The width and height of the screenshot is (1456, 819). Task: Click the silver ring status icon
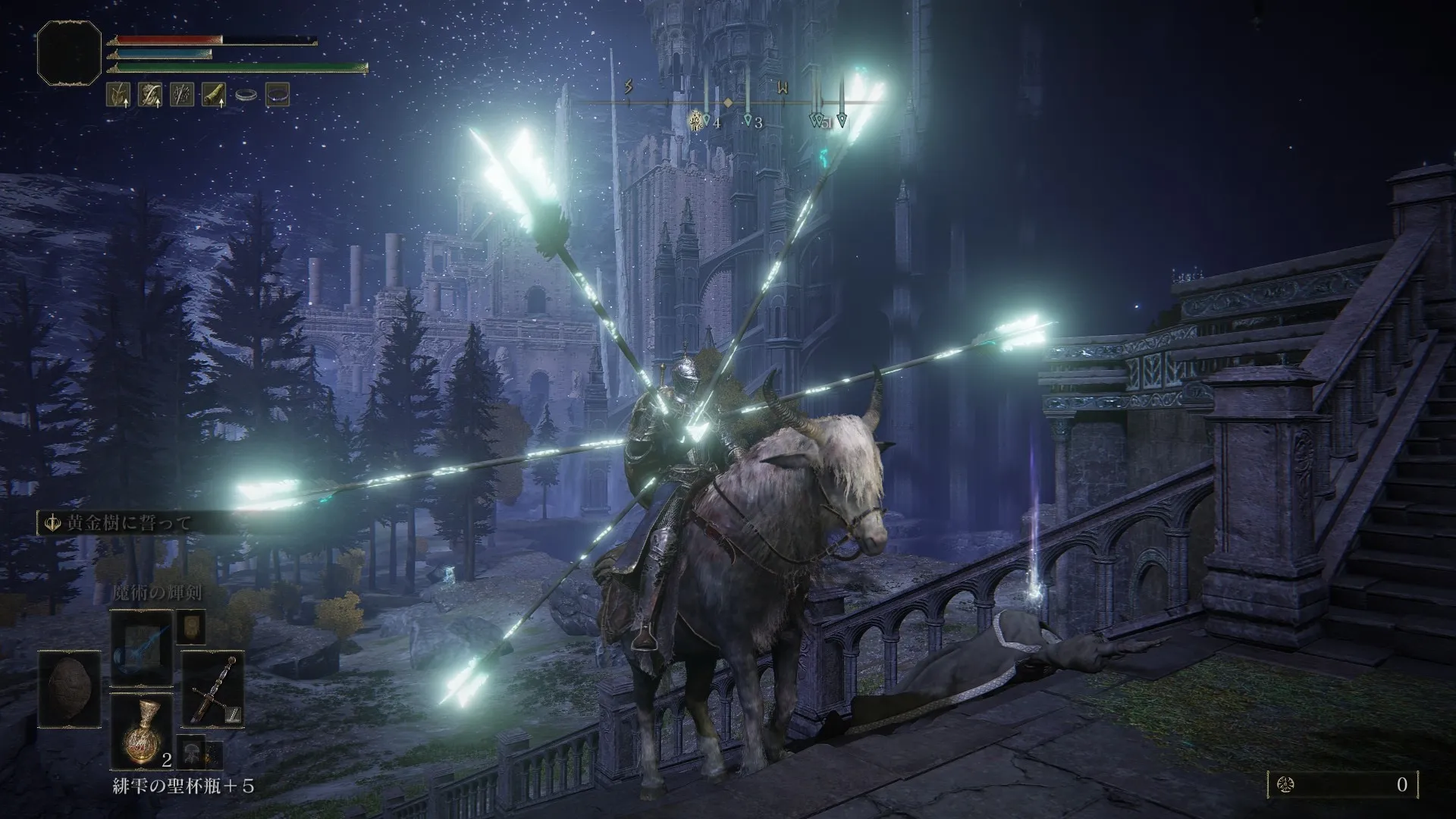245,95
